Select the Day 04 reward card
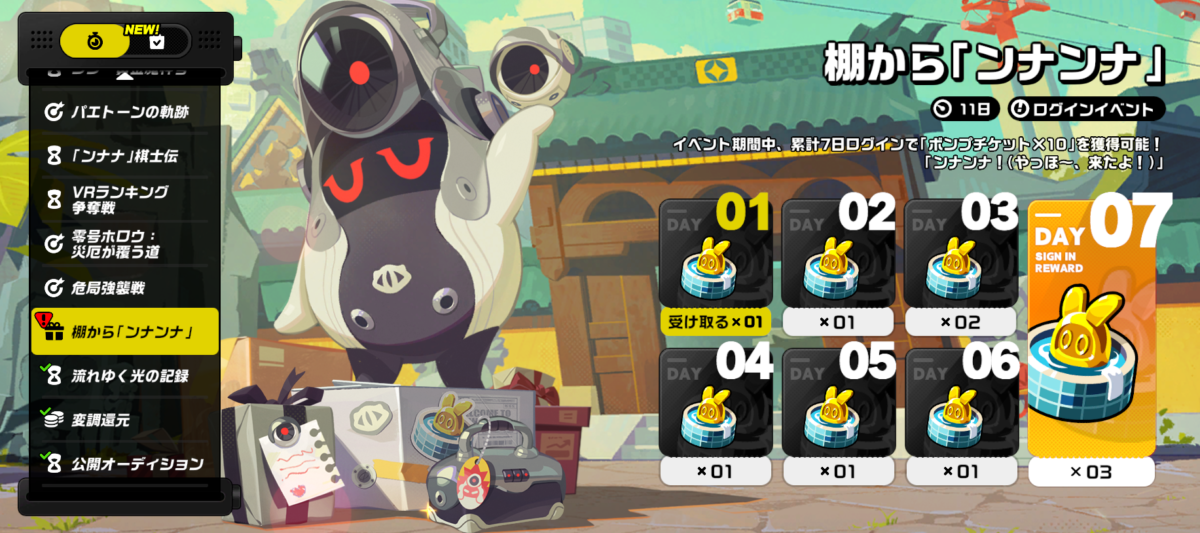The width and height of the screenshot is (1200, 533). pyautogui.click(x=716, y=405)
